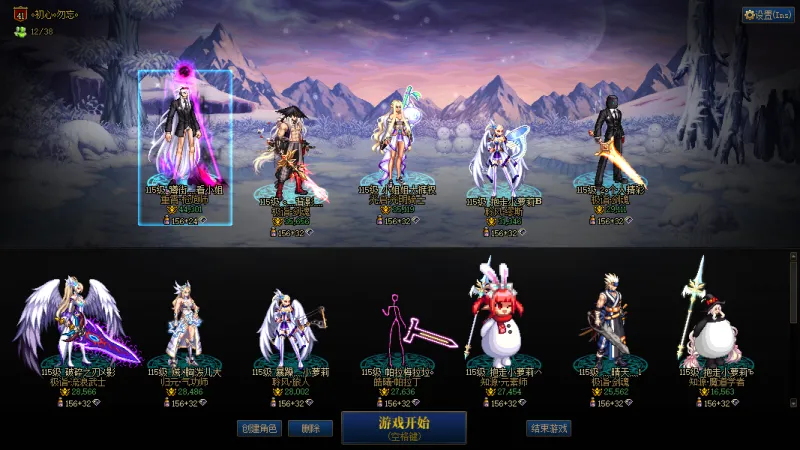This screenshot has width=800, height=450.
Task: Select the bunny-eared snowman 知源·元素师 character
Action: tap(504, 320)
